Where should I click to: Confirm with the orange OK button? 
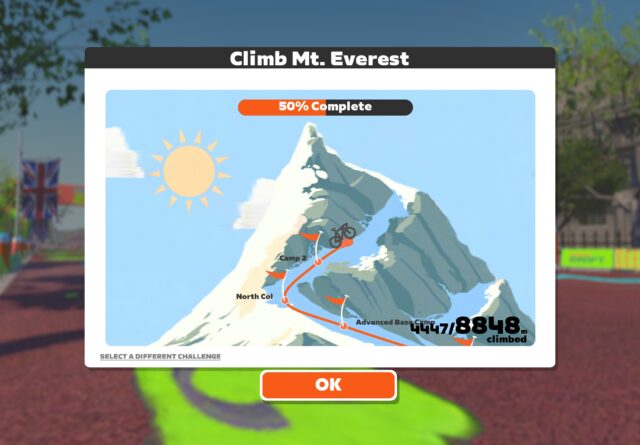click(328, 385)
